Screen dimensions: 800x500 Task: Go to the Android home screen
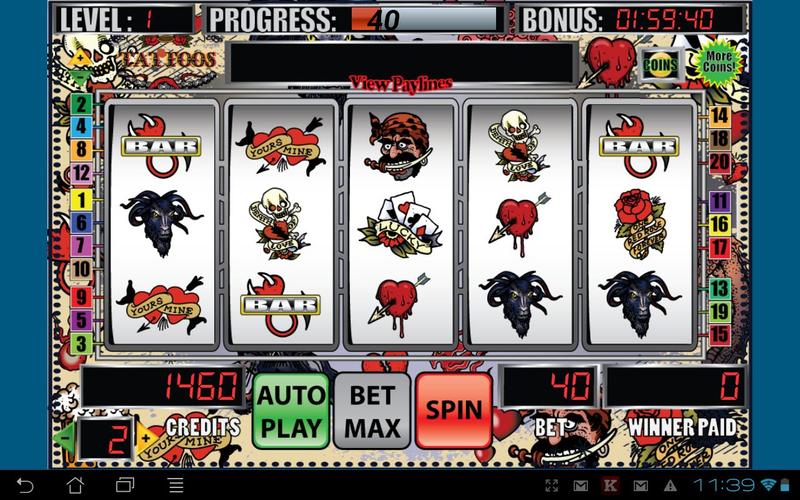pyautogui.click(x=75, y=485)
